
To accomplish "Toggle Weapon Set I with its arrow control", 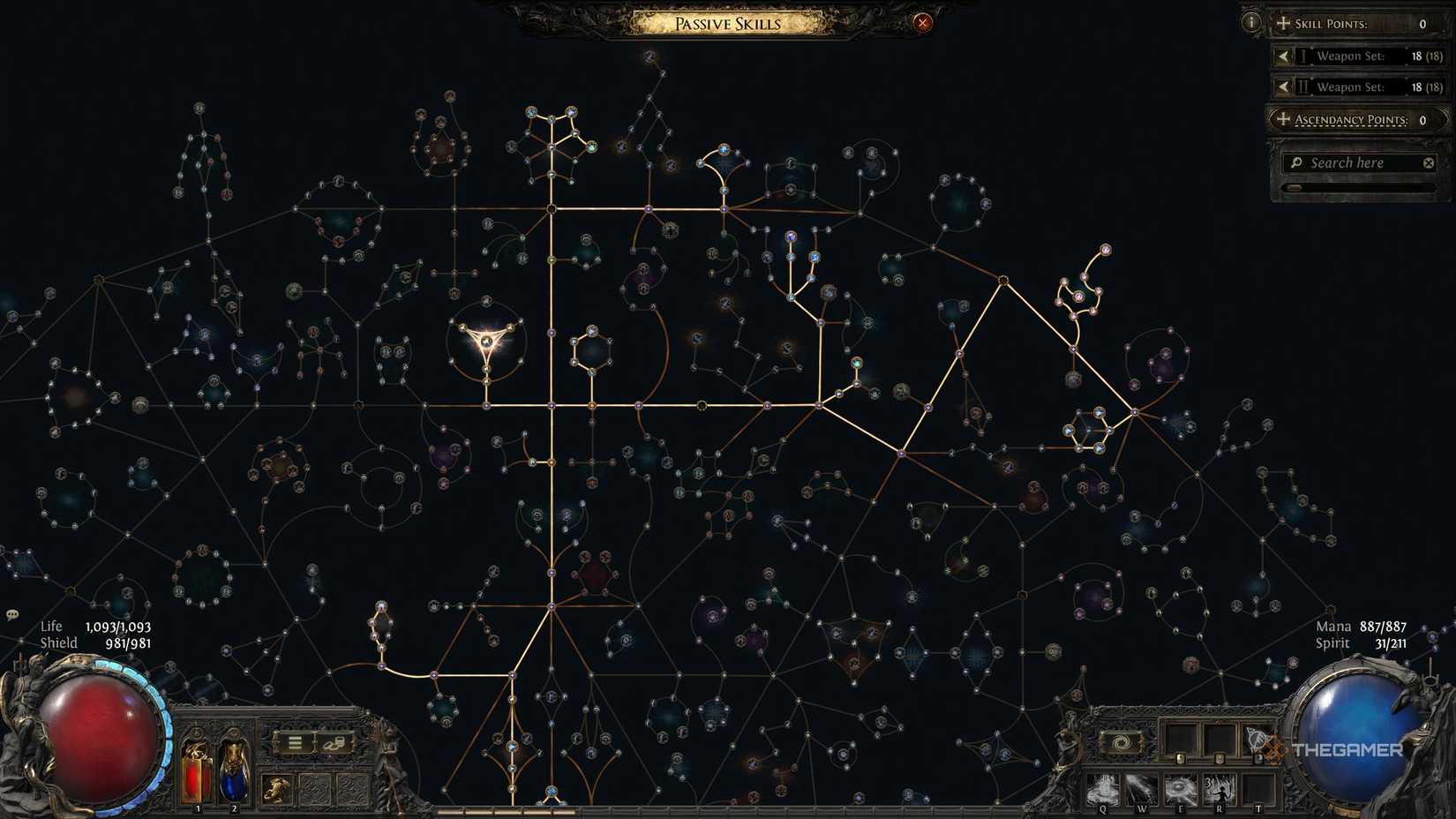I will (x=1284, y=56).
